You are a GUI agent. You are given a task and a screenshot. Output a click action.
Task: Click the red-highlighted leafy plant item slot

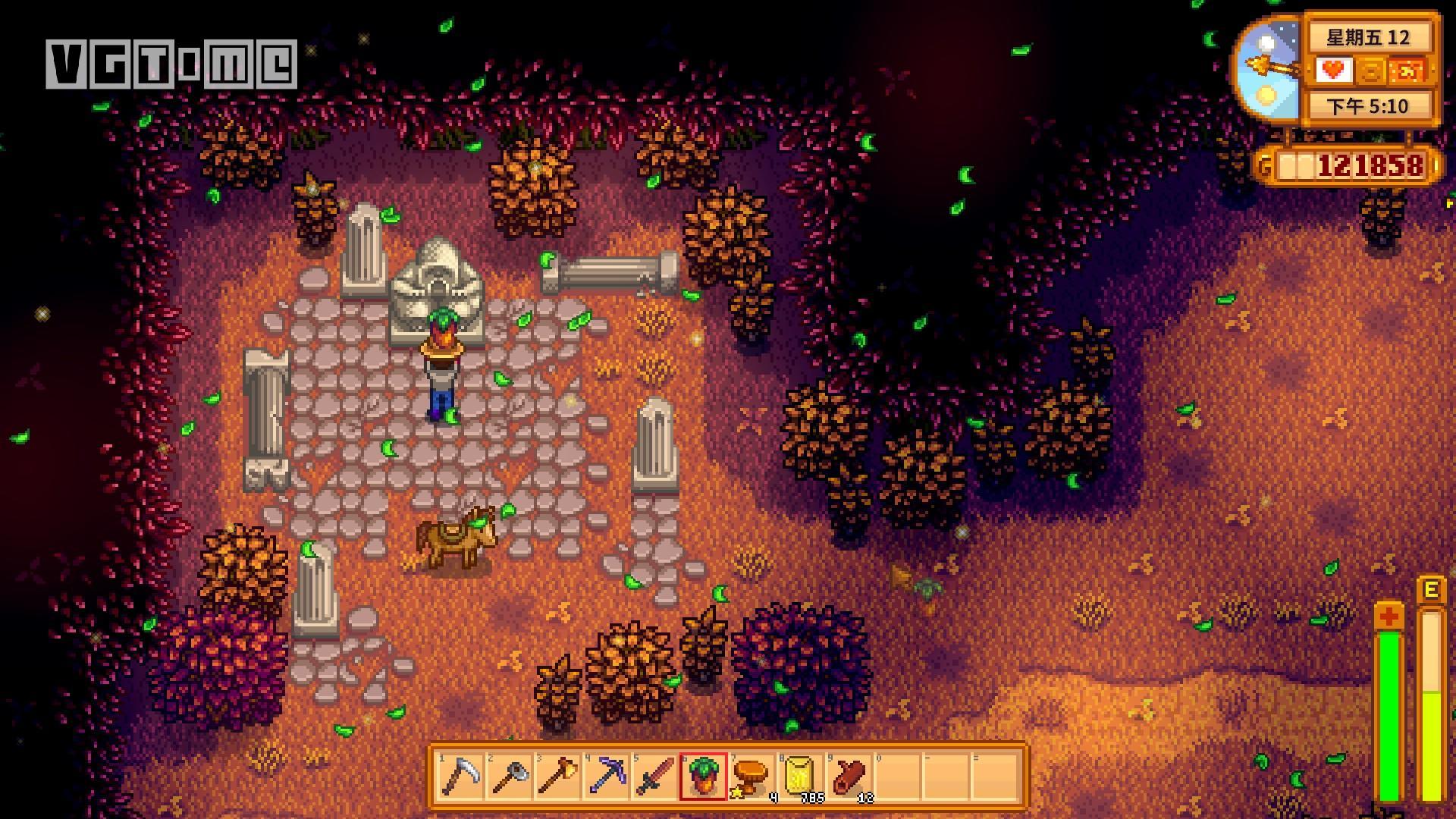click(x=703, y=777)
